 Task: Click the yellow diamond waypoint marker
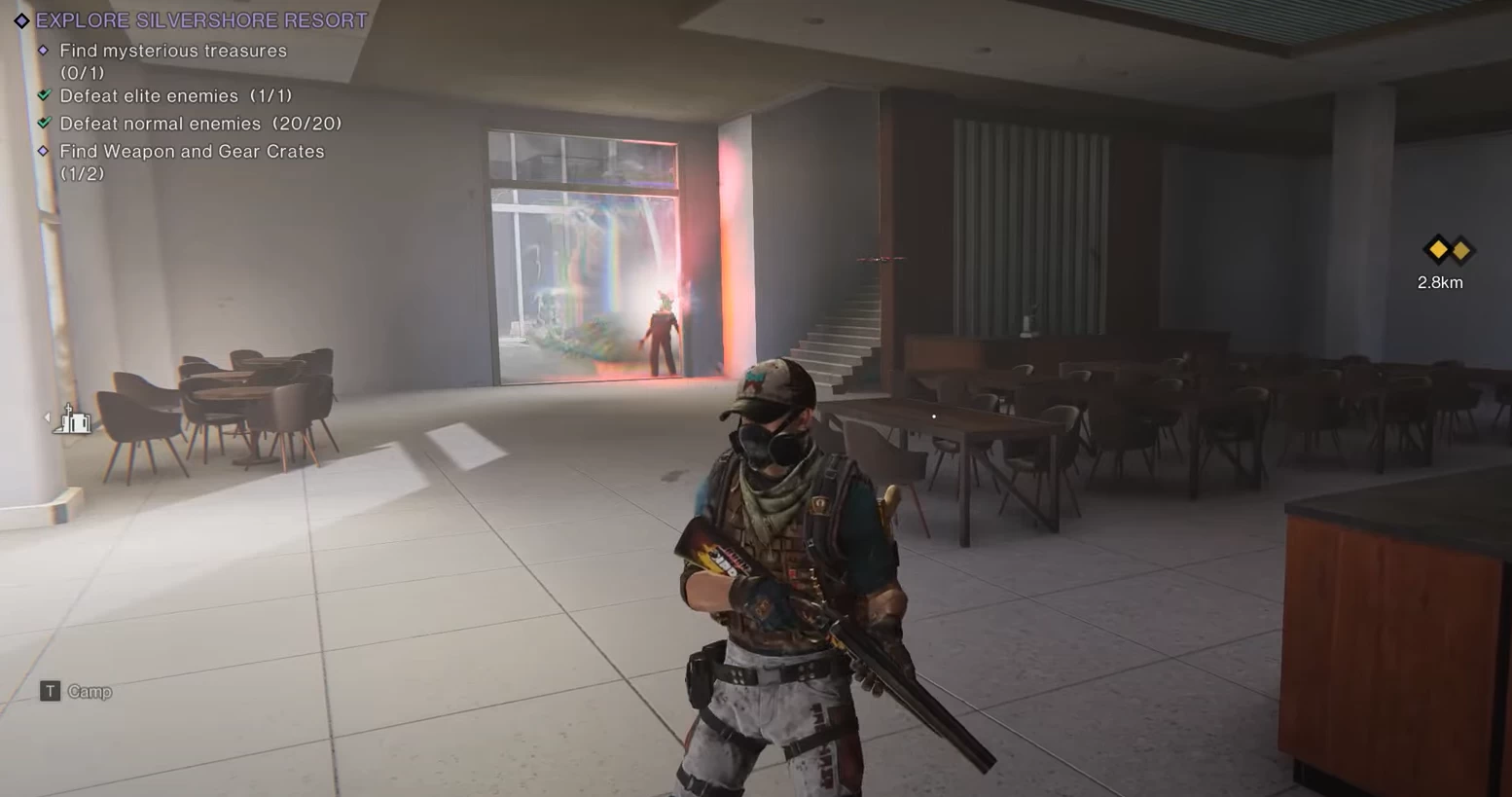click(x=1448, y=251)
